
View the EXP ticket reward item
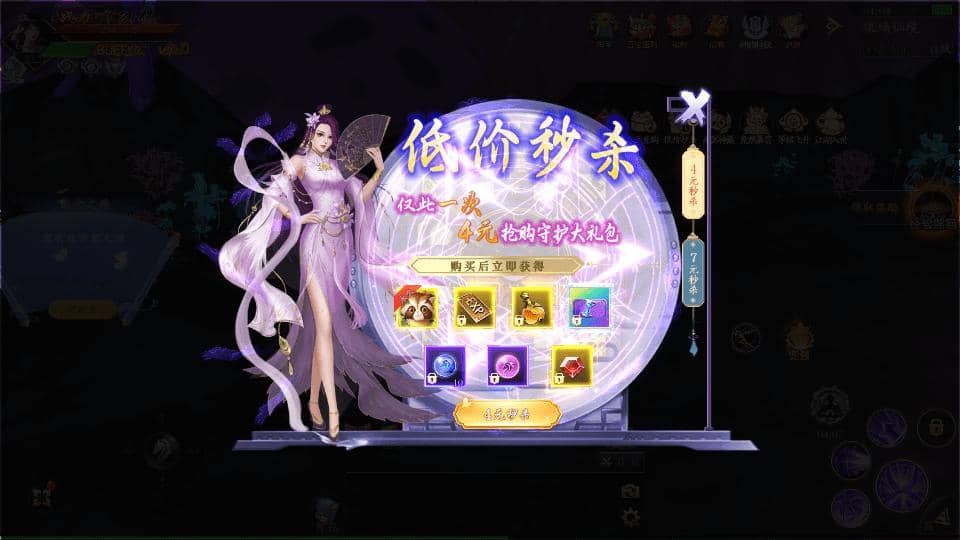474,307
